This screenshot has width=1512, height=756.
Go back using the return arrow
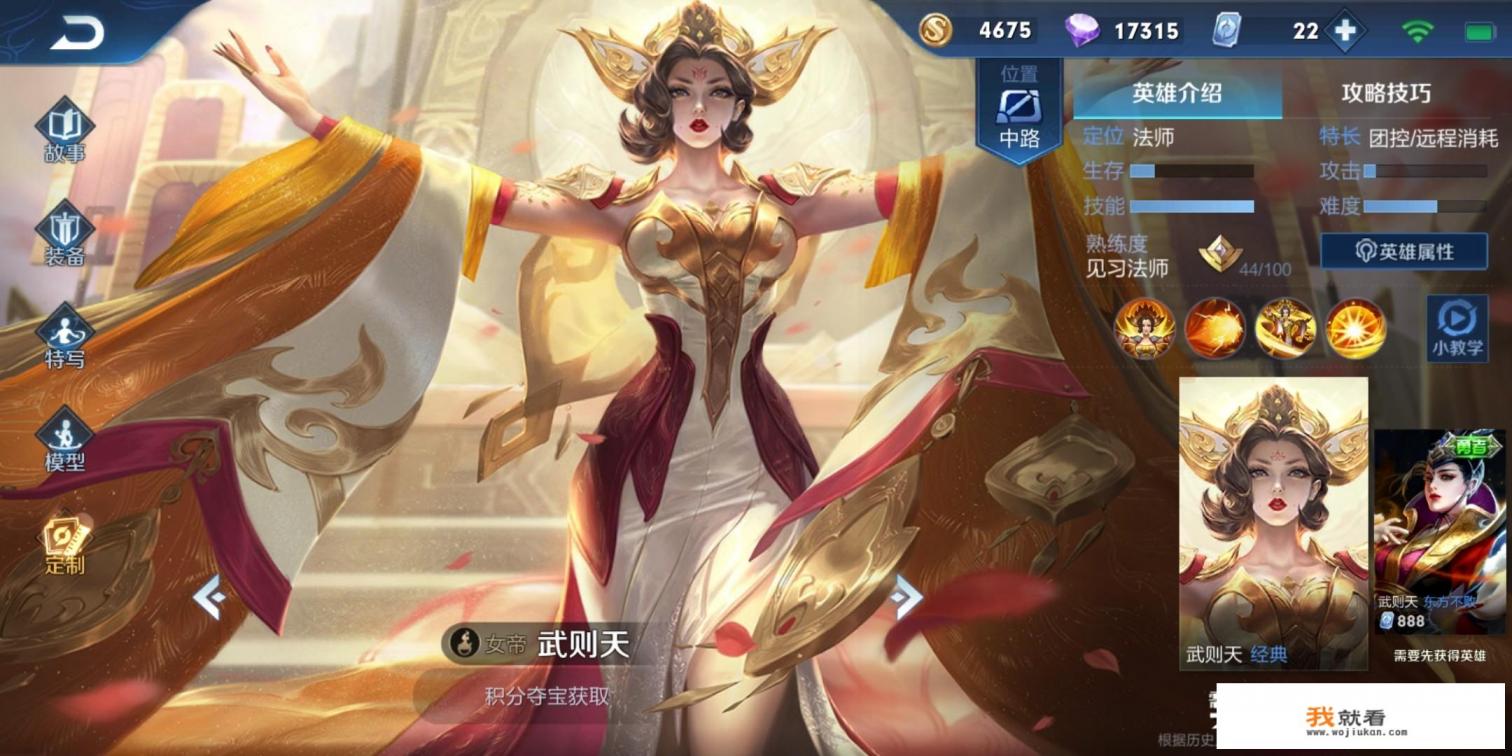click(77, 32)
